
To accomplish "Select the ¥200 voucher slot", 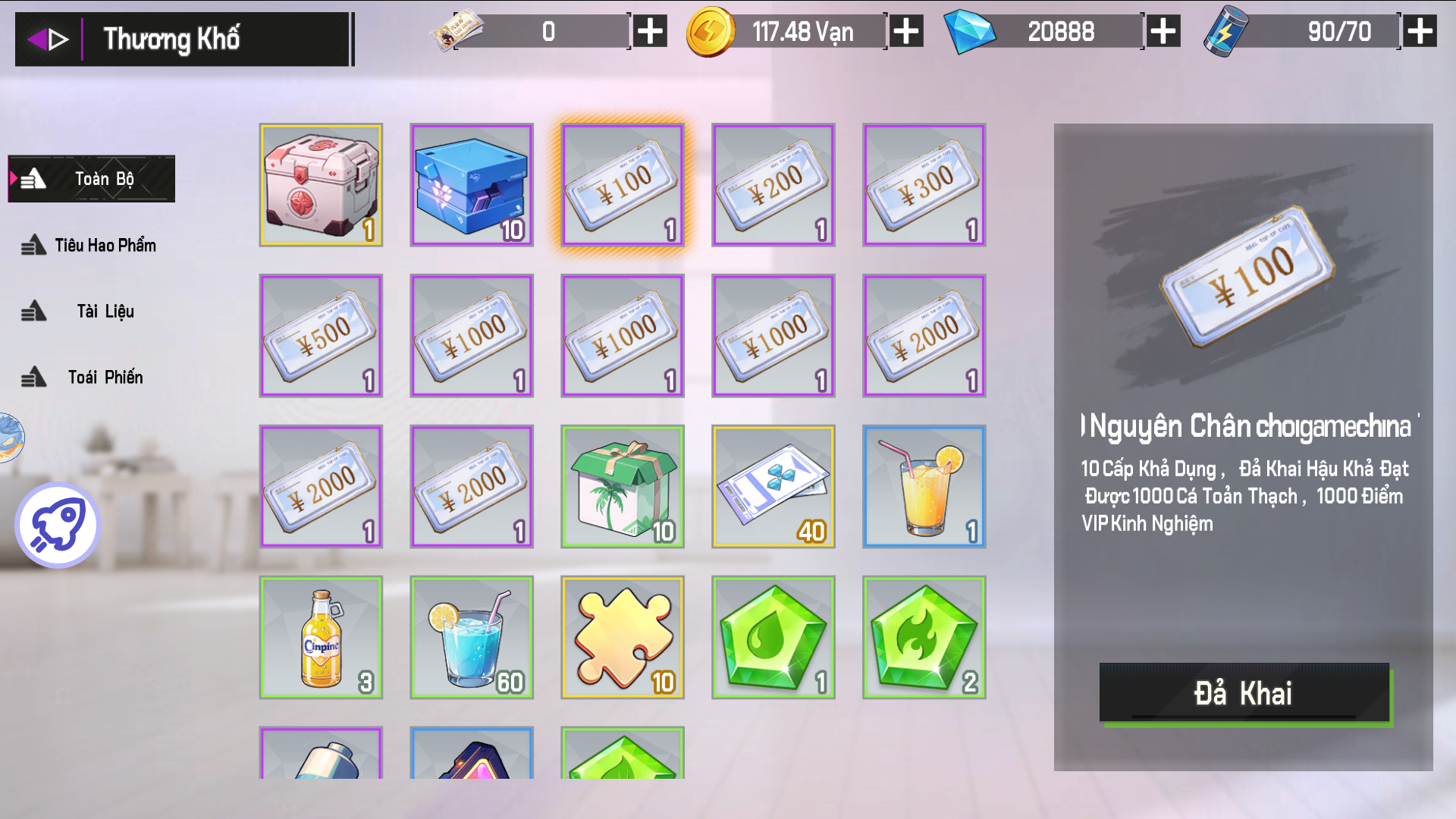I will point(773,185).
